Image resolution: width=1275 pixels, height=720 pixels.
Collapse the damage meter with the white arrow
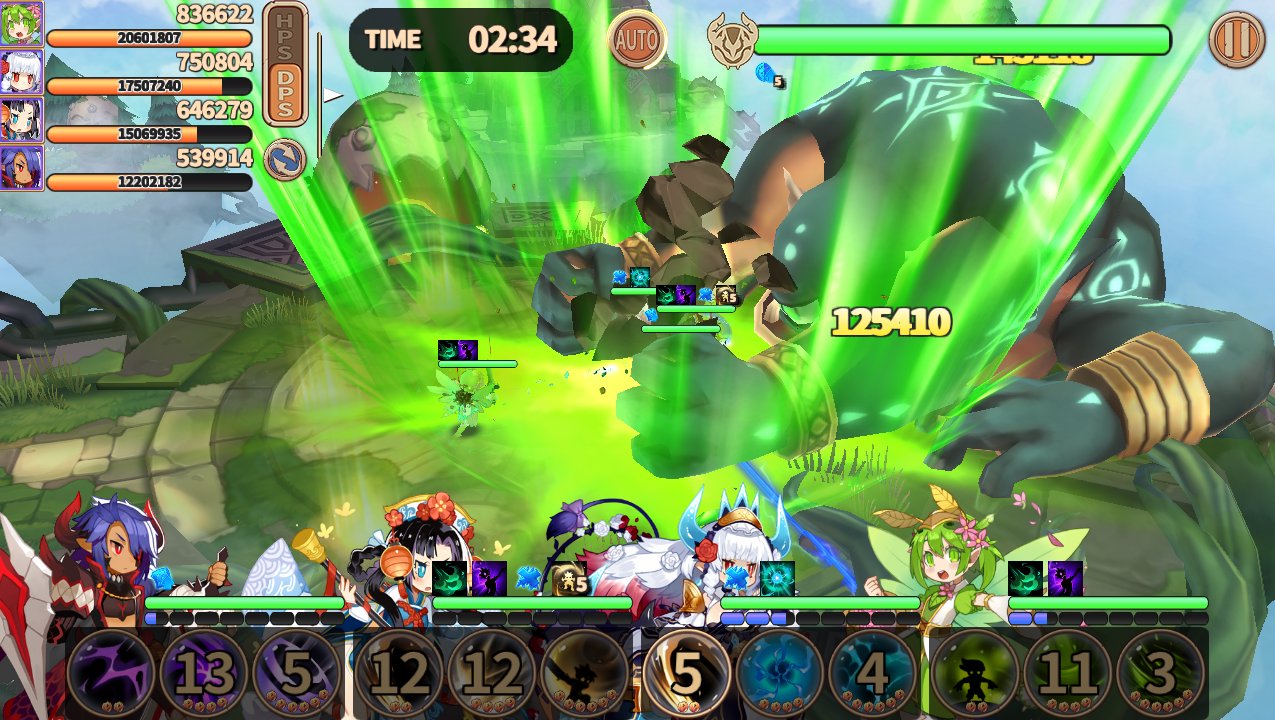[332, 96]
